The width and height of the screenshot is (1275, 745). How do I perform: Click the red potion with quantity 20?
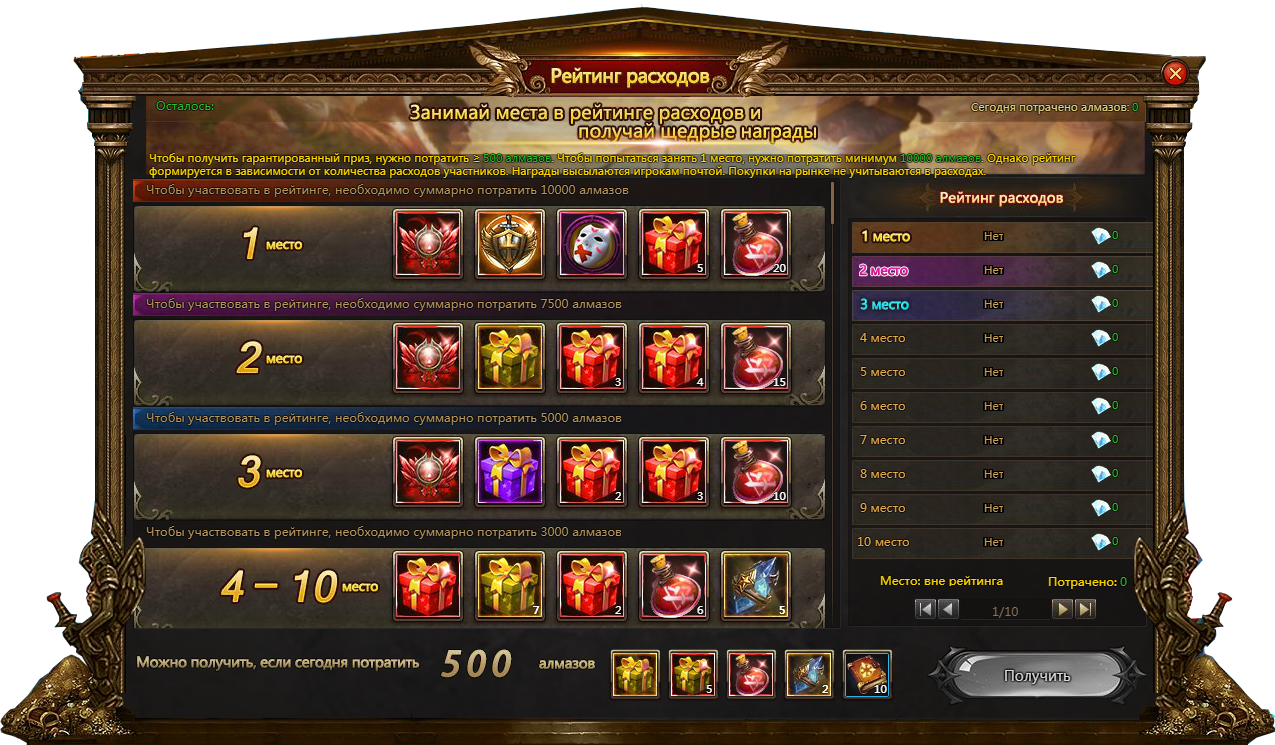click(756, 243)
